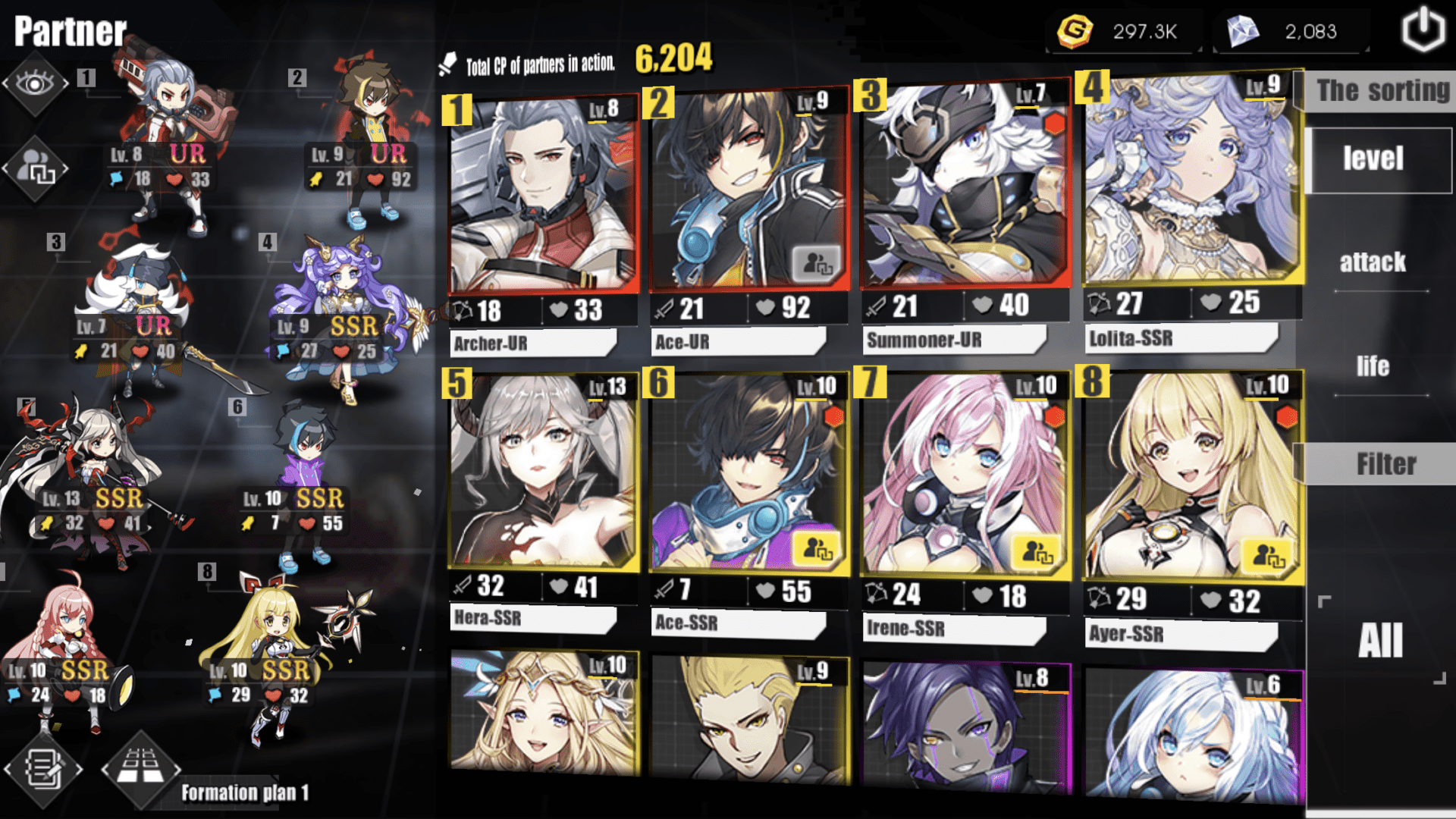Sort partners by attack
Screen dimensions: 1456x819
pyautogui.click(x=1373, y=262)
